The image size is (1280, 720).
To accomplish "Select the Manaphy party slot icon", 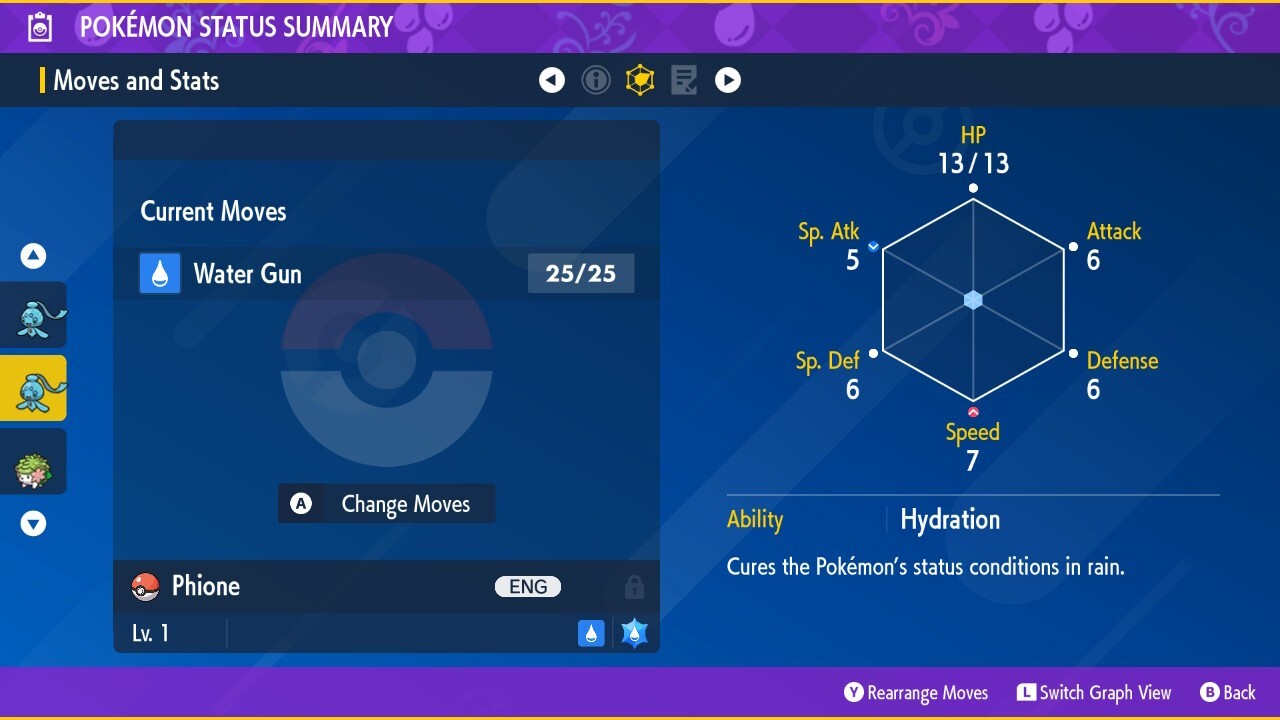I will pyautogui.click(x=34, y=314).
